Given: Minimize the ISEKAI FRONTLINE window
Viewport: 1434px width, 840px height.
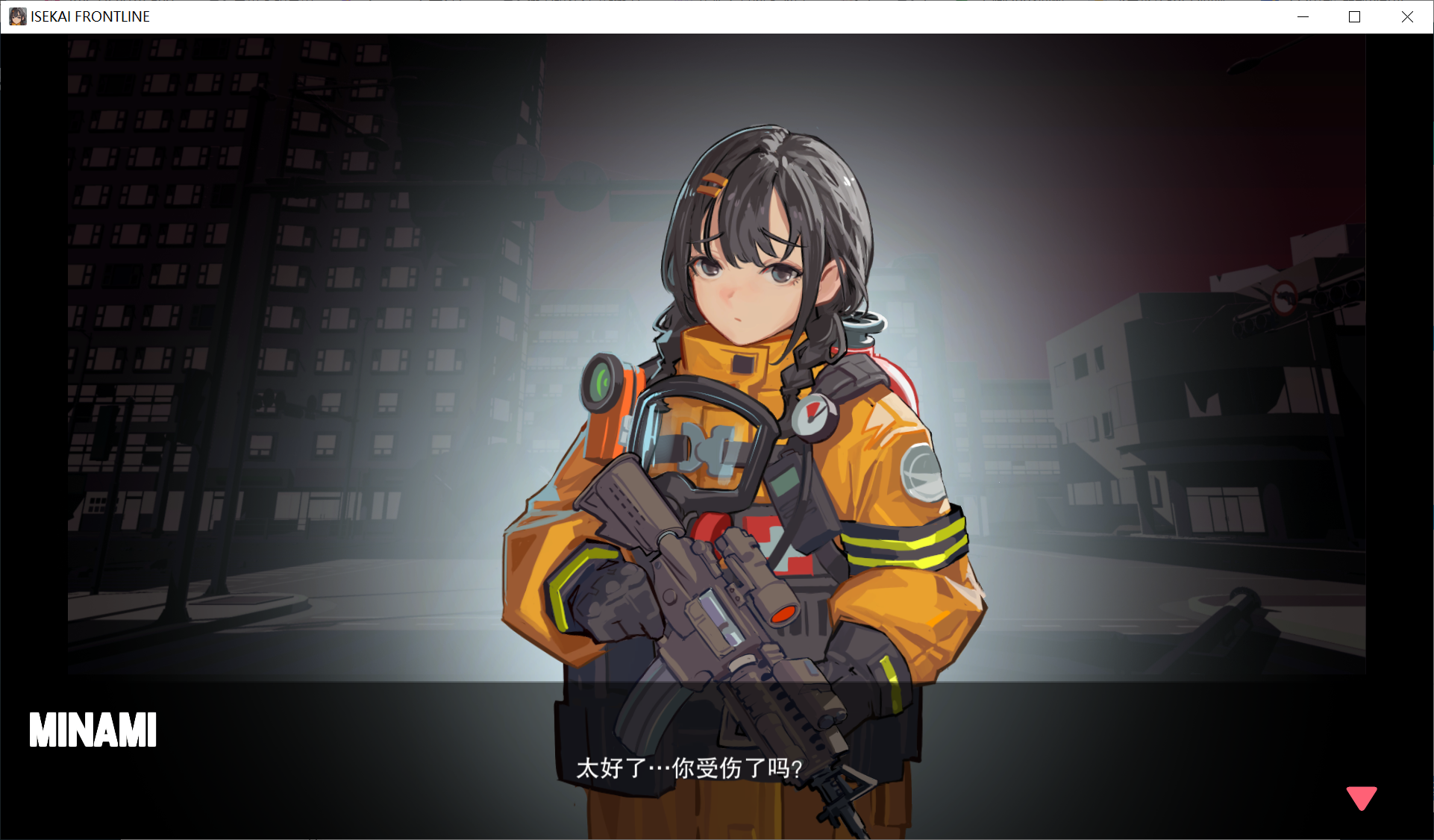Looking at the screenshot, I should (1303, 16).
